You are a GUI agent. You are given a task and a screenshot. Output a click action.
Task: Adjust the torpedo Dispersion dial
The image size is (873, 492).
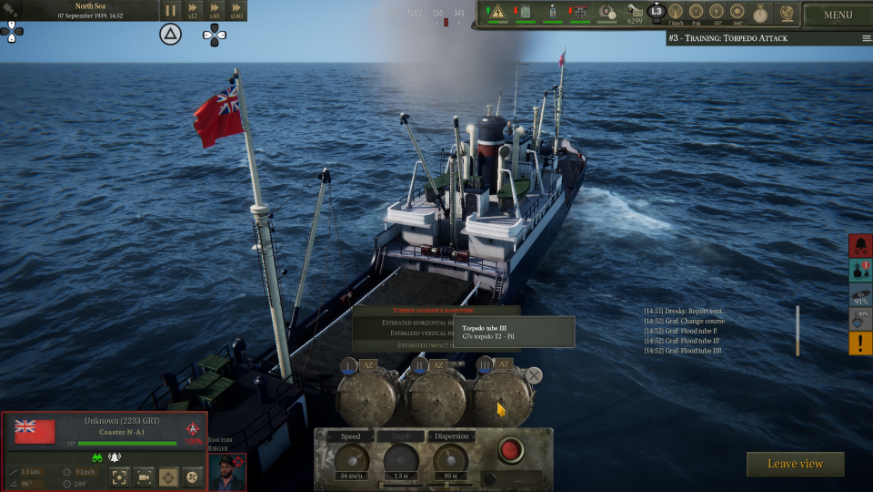coord(451,459)
